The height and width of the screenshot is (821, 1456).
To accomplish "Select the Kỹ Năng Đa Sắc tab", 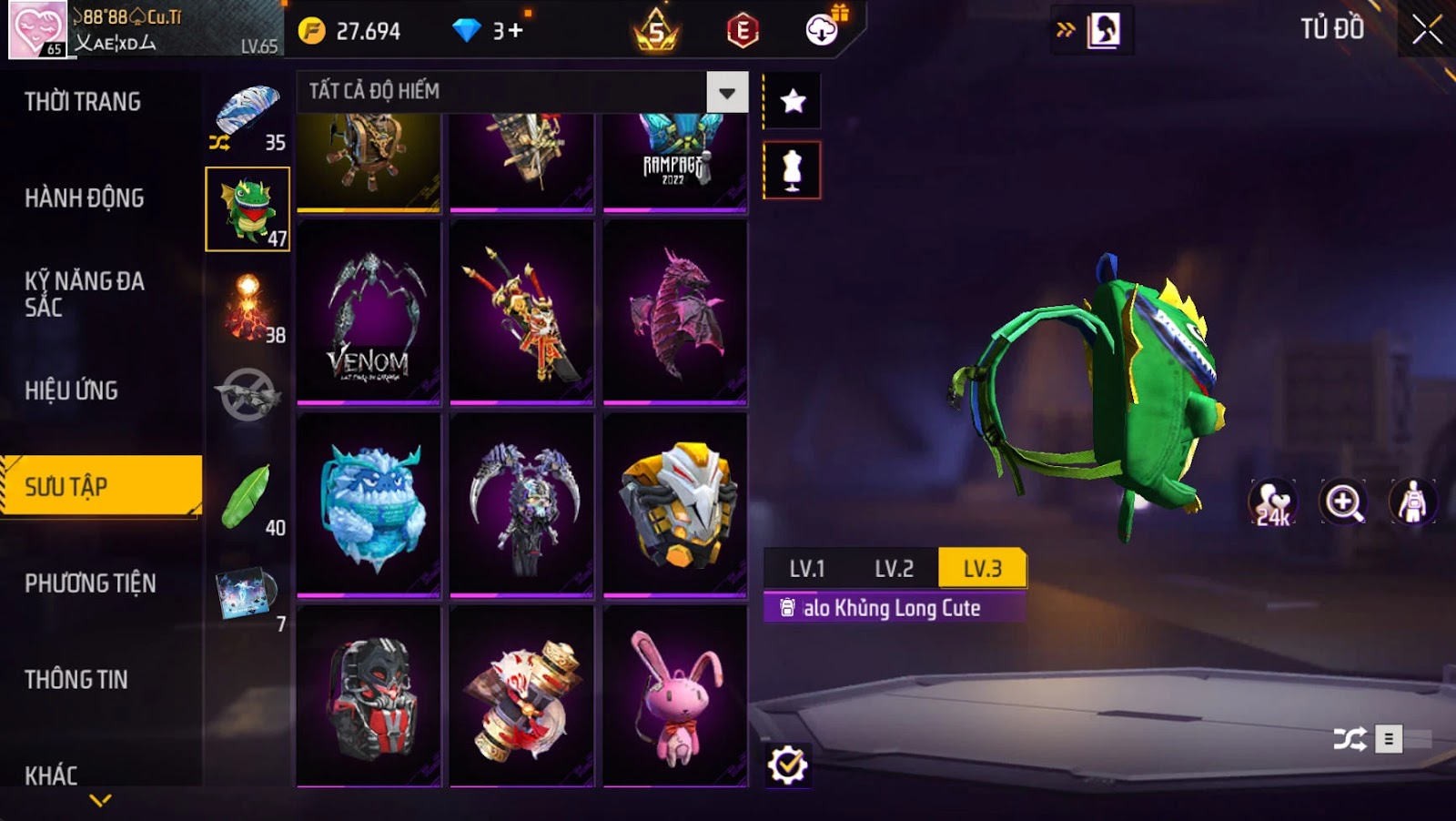I will [85, 294].
